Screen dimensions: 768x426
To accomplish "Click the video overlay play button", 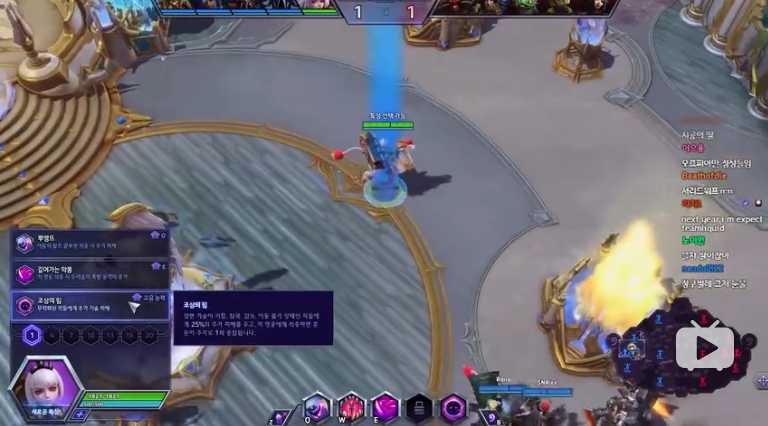I will pos(705,346).
